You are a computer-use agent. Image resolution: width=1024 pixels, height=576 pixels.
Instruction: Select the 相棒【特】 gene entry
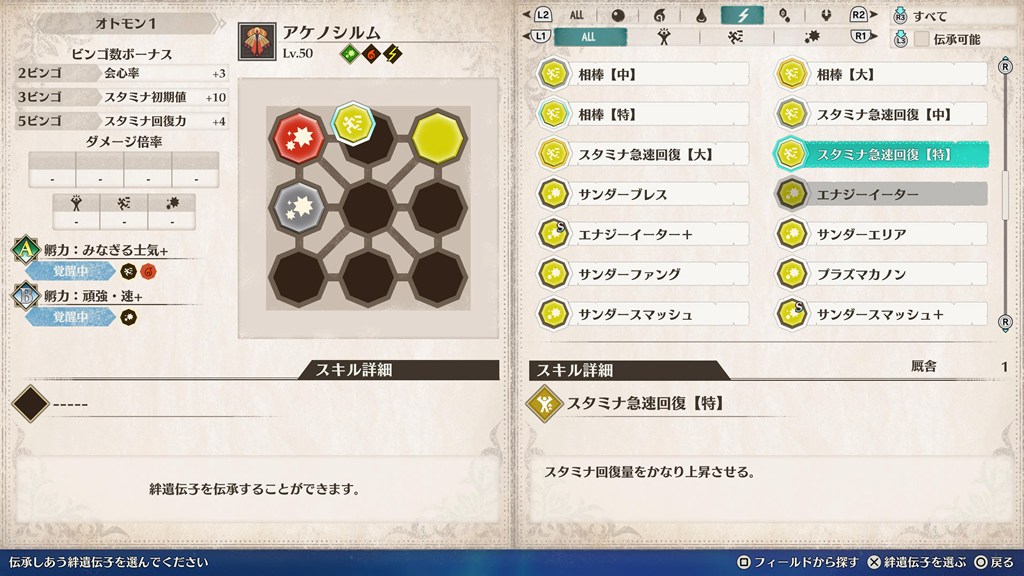[x=642, y=114]
